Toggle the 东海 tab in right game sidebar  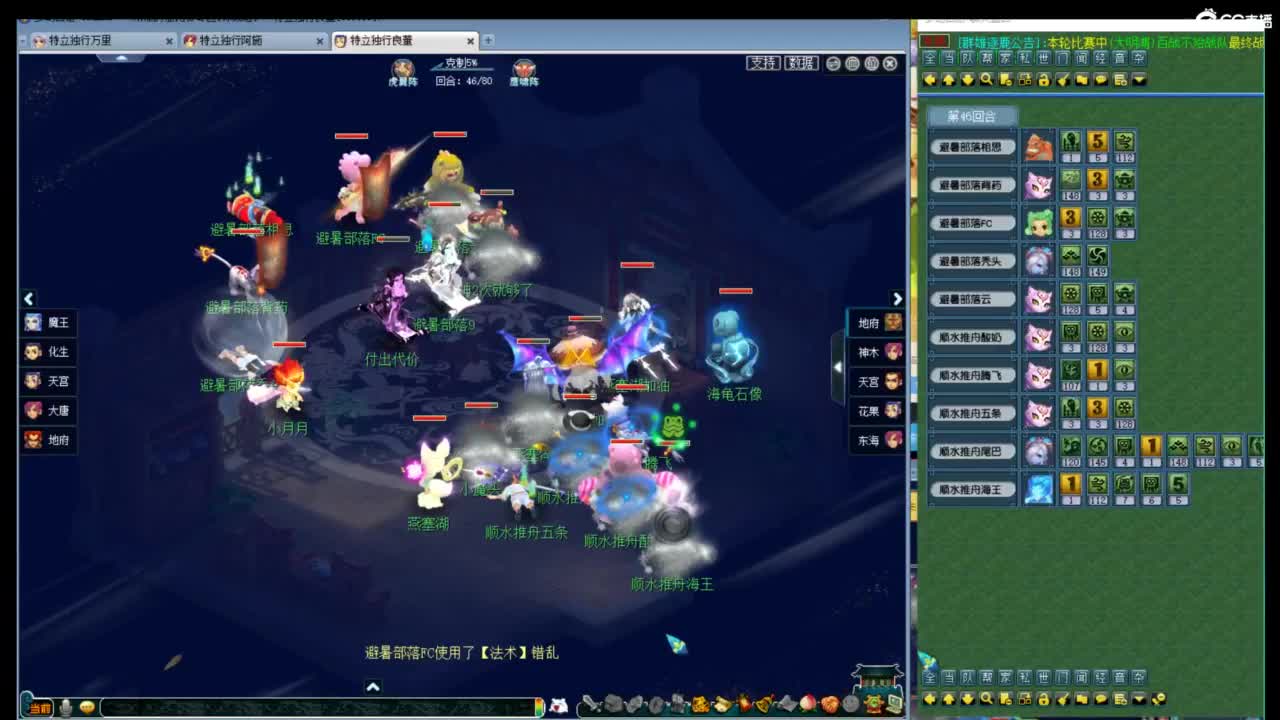(x=875, y=441)
